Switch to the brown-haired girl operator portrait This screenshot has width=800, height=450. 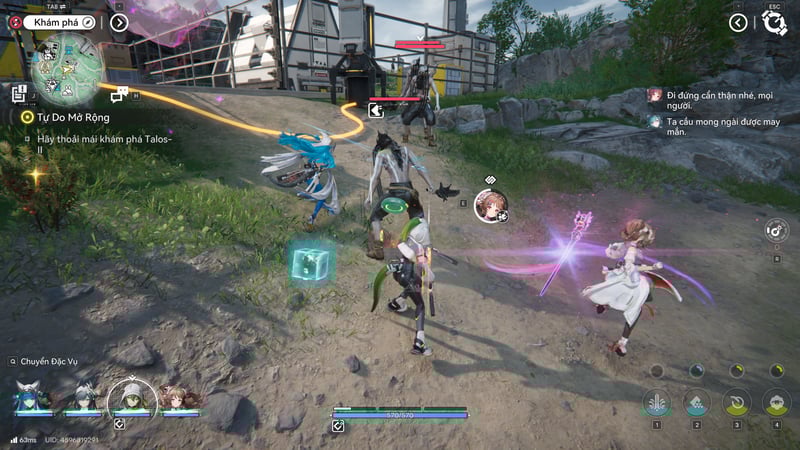coord(178,397)
